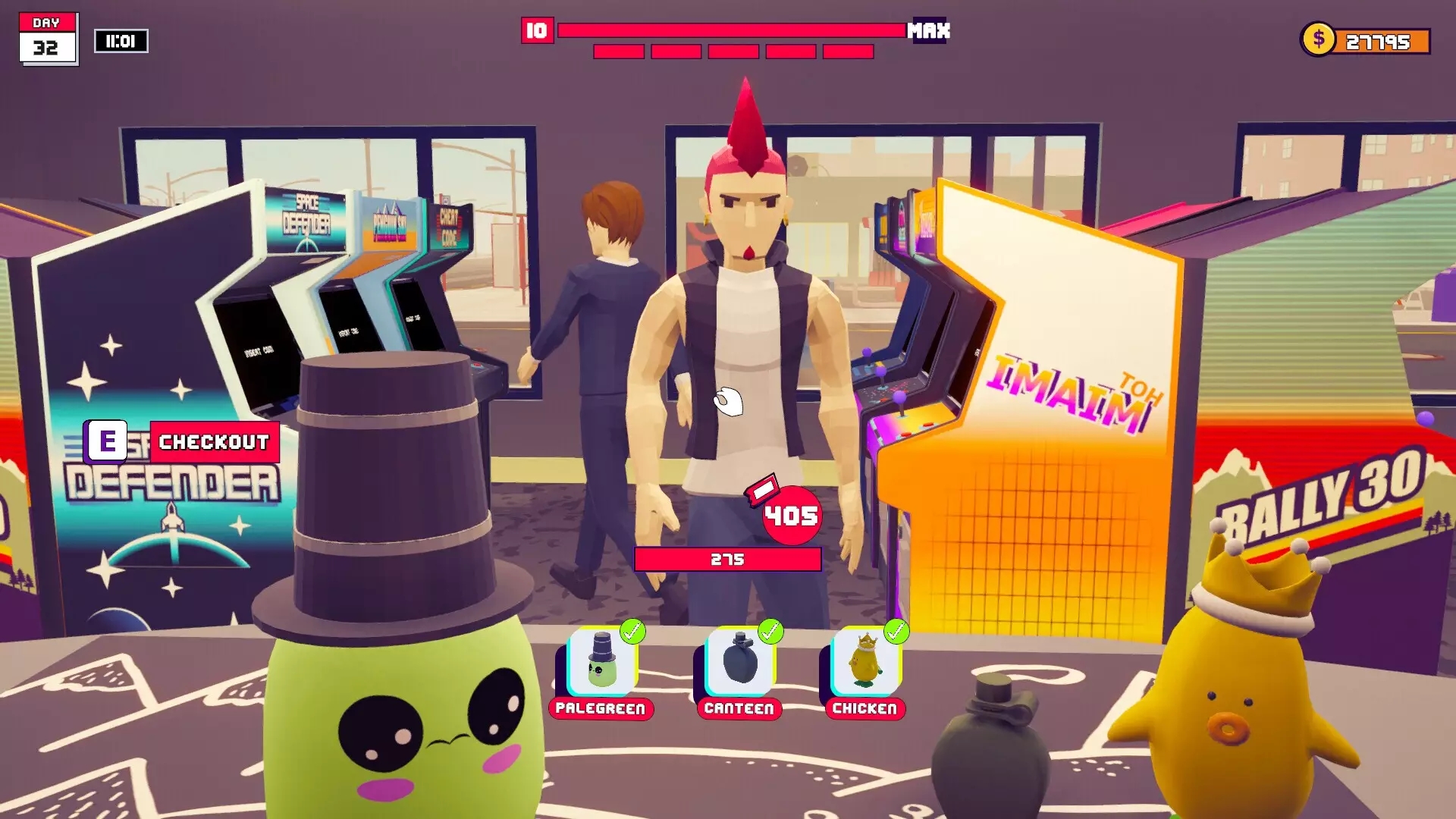Select the PALEGREEN label tab

601,709
